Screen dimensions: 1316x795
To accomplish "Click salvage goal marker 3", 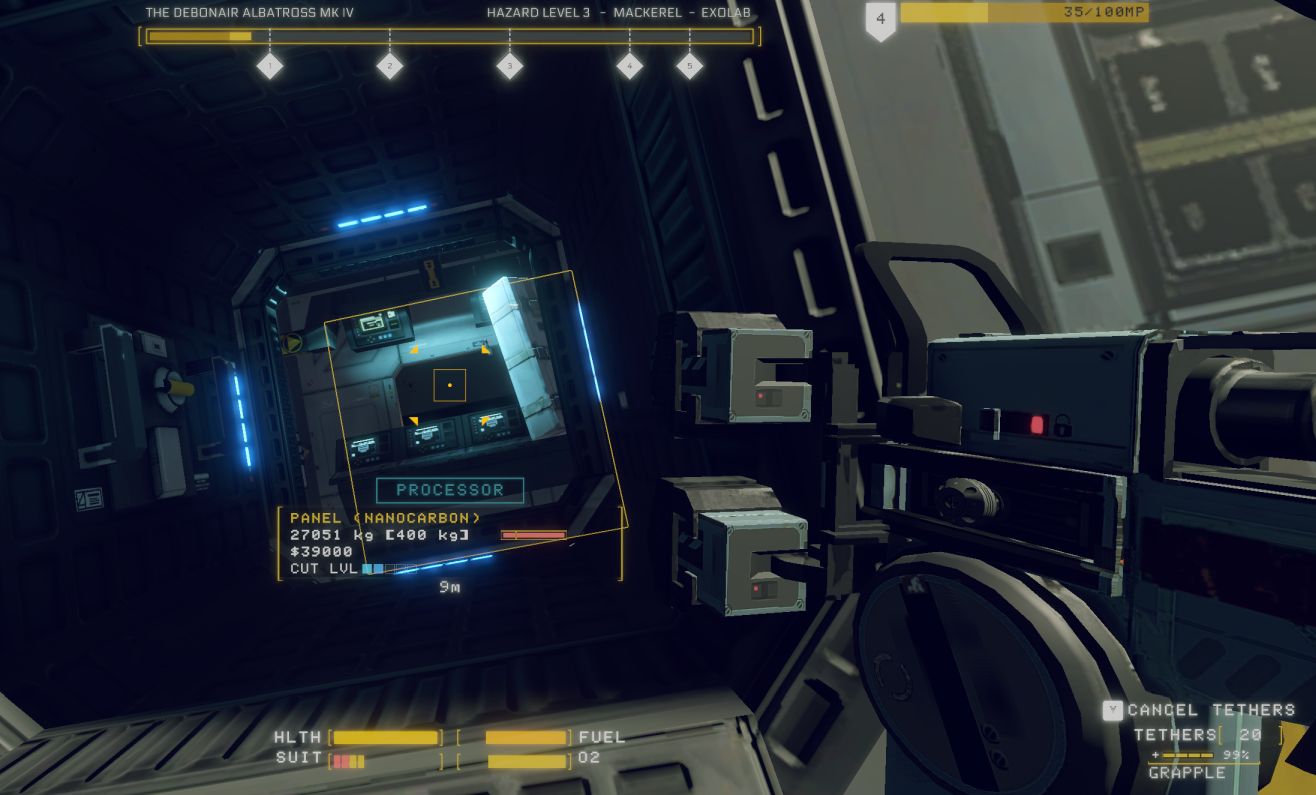I will tap(509, 67).
